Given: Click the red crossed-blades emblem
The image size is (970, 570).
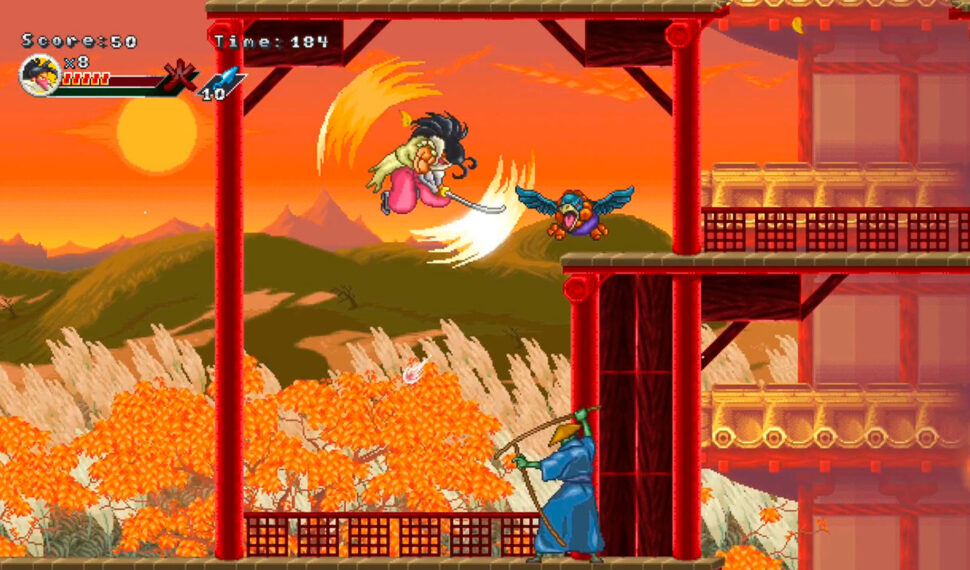Looking at the screenshot, I should pyautogui.click(x=181, y=76).
